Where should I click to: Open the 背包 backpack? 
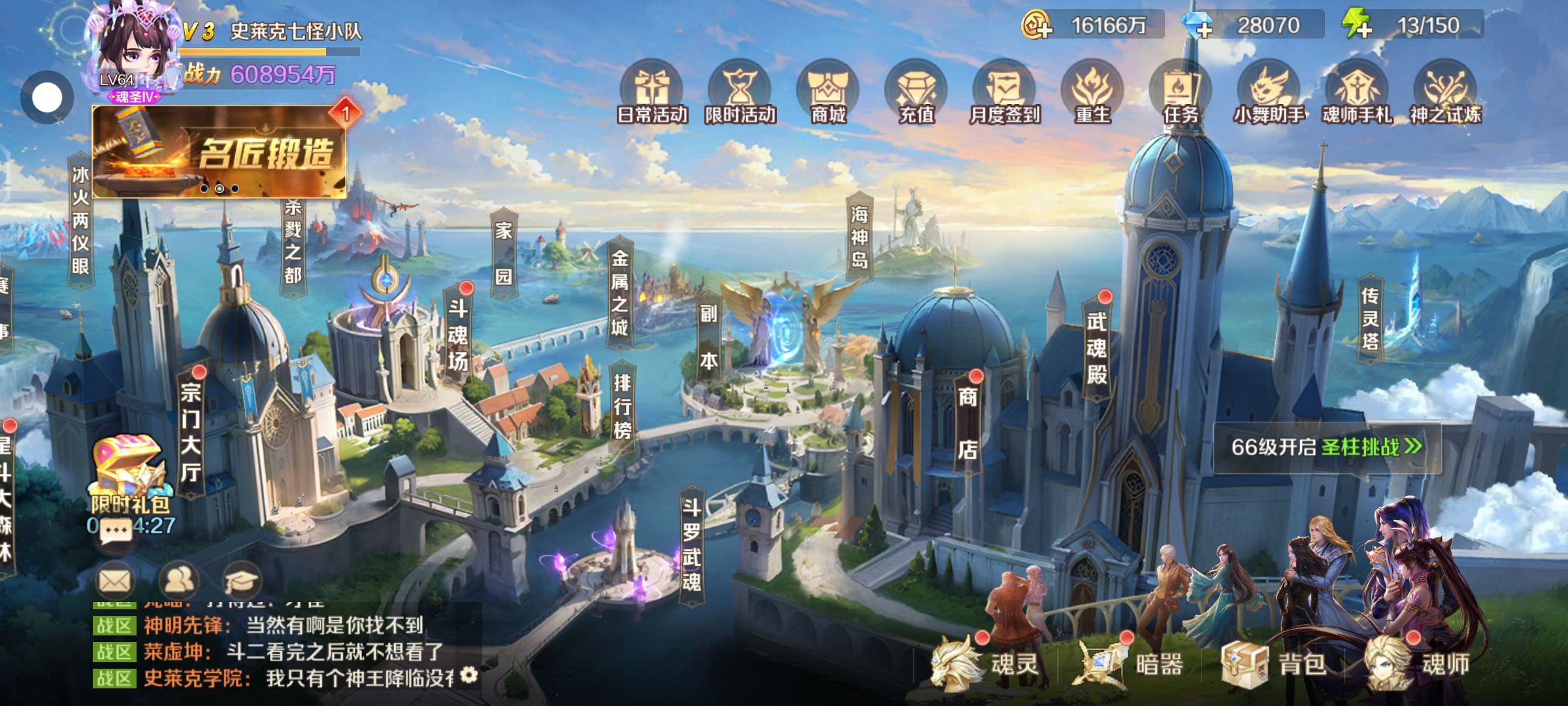tap(1274, 664)
